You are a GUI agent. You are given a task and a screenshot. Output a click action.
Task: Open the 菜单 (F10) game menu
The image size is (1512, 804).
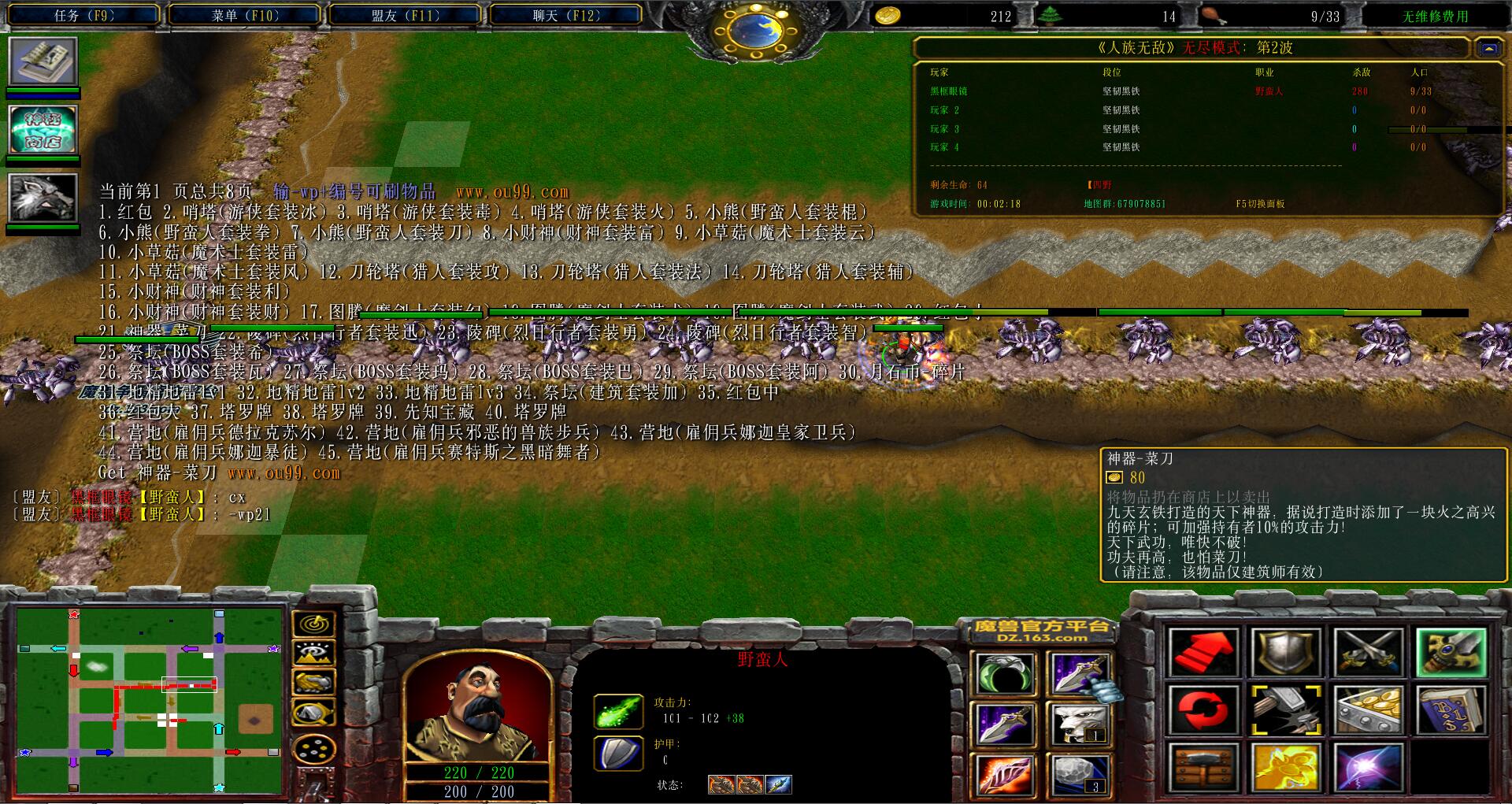click(245, 15)
